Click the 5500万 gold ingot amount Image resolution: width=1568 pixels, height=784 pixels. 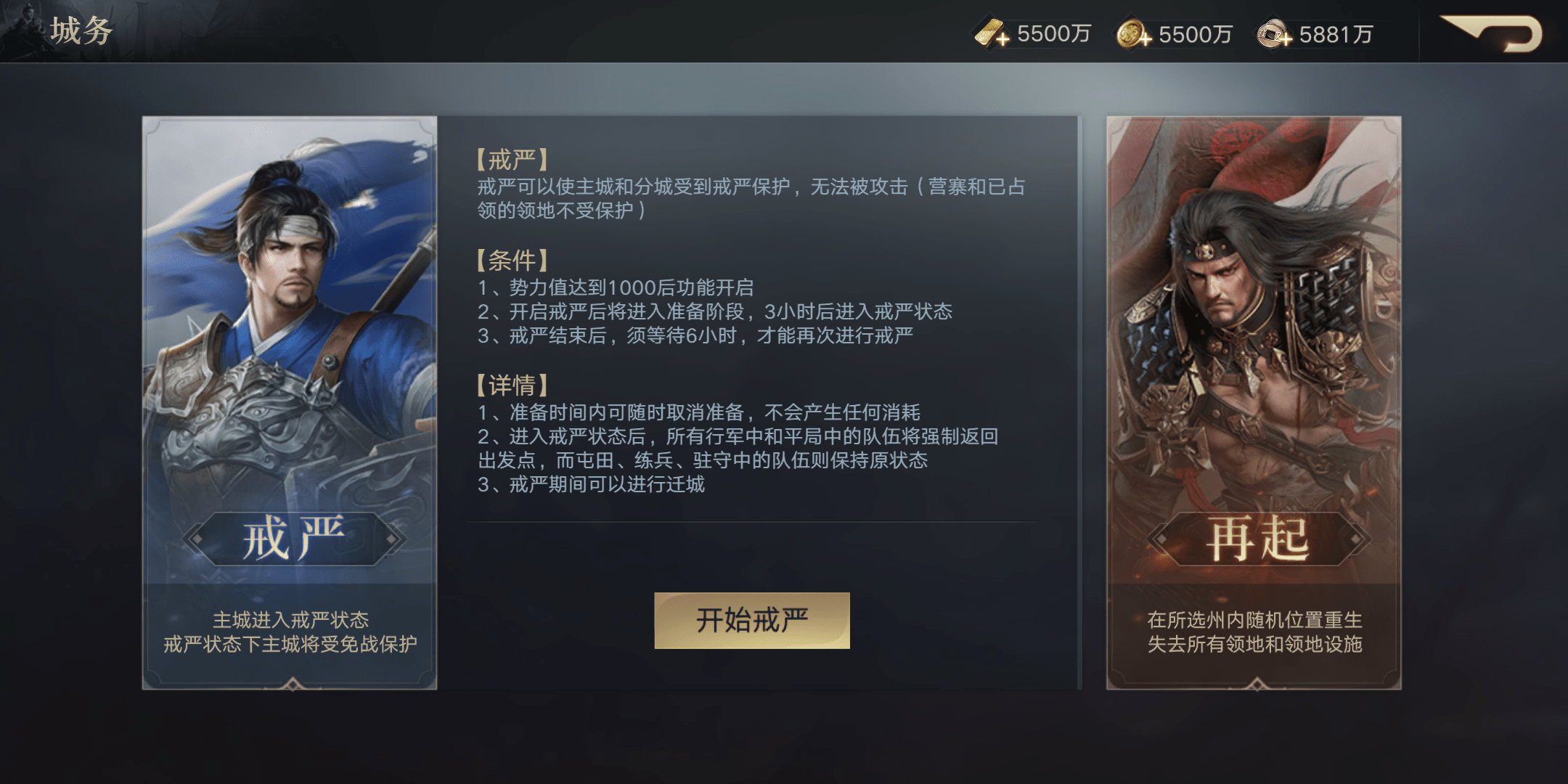tap(1050, 33)
